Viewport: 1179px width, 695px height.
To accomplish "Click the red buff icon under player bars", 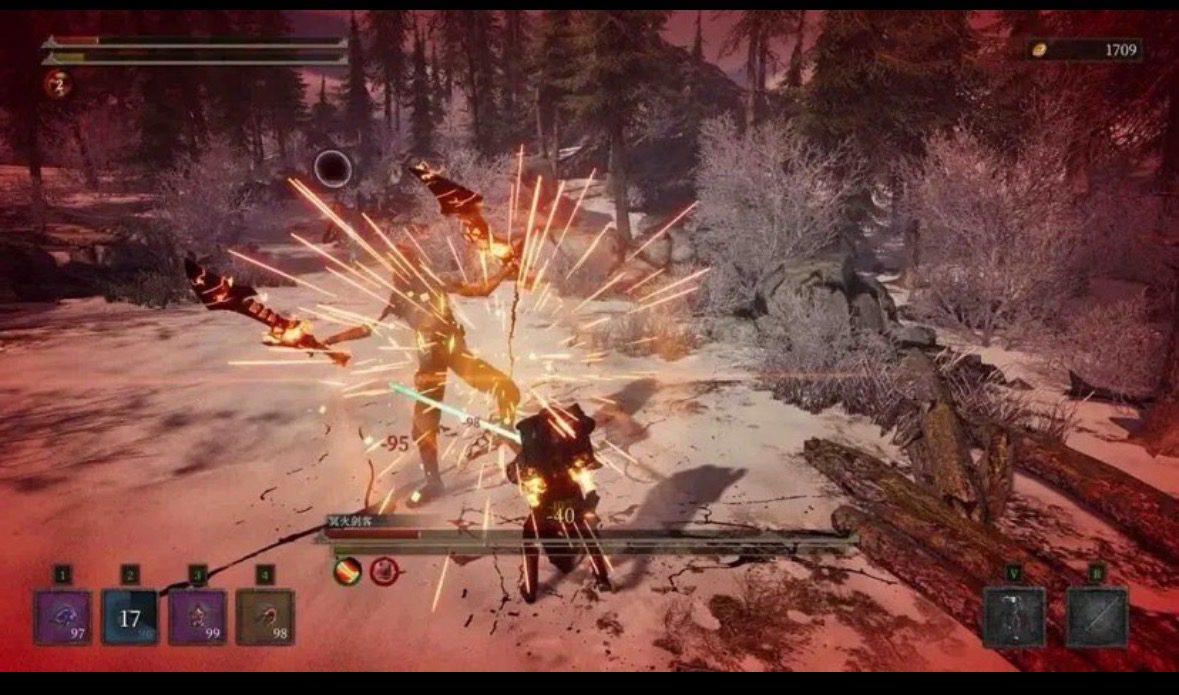I will click(x=57, y=84).
